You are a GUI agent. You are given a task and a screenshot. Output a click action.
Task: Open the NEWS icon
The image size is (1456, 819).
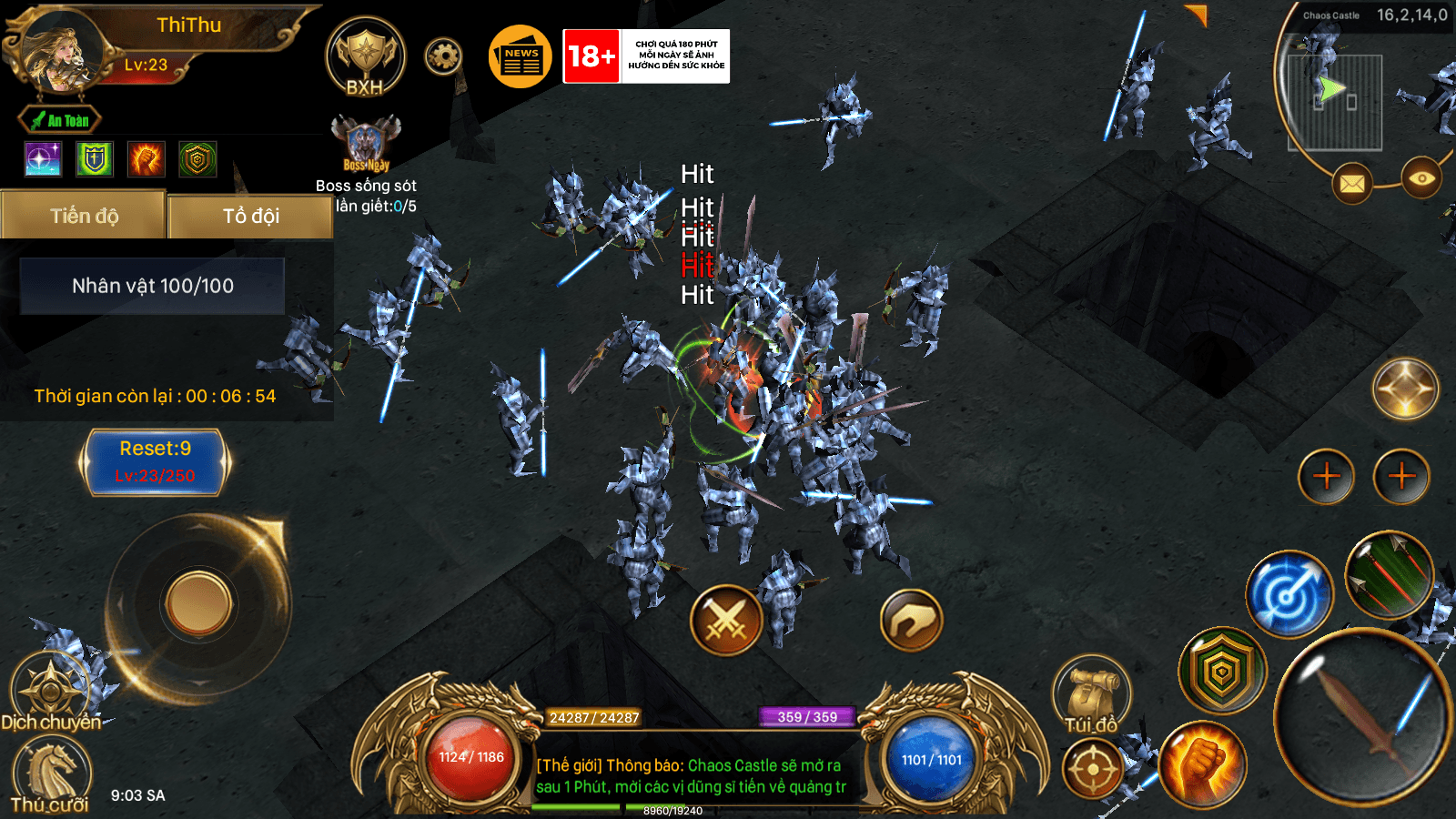pos(521,56)
